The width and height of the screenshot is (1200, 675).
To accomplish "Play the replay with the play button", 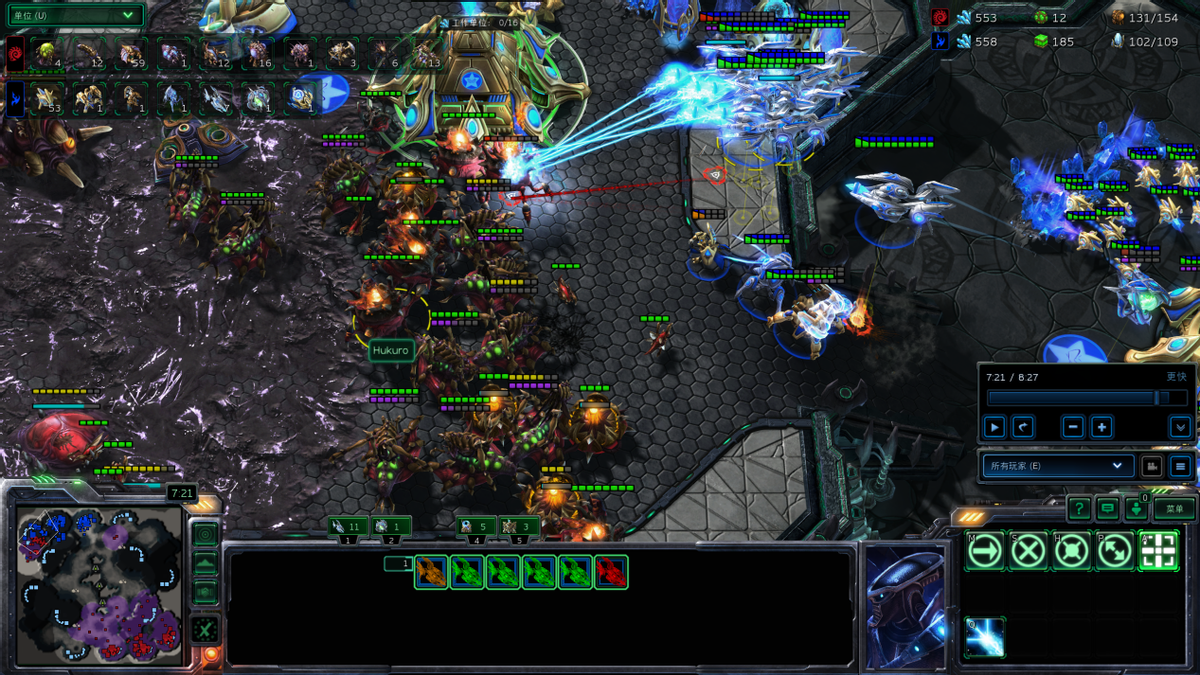I will [994, 427].
